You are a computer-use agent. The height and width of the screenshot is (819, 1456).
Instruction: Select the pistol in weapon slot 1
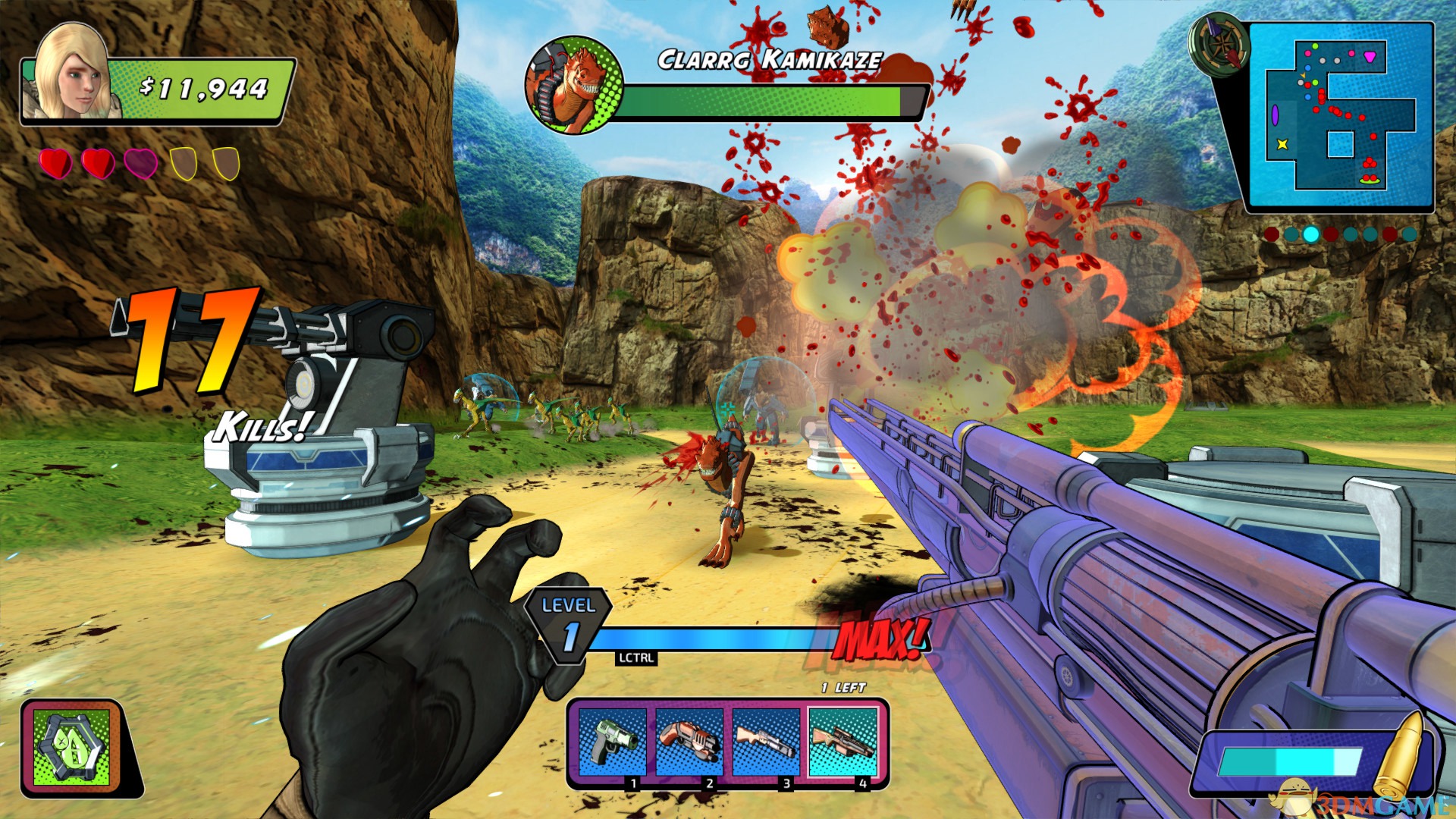(612, 742)
